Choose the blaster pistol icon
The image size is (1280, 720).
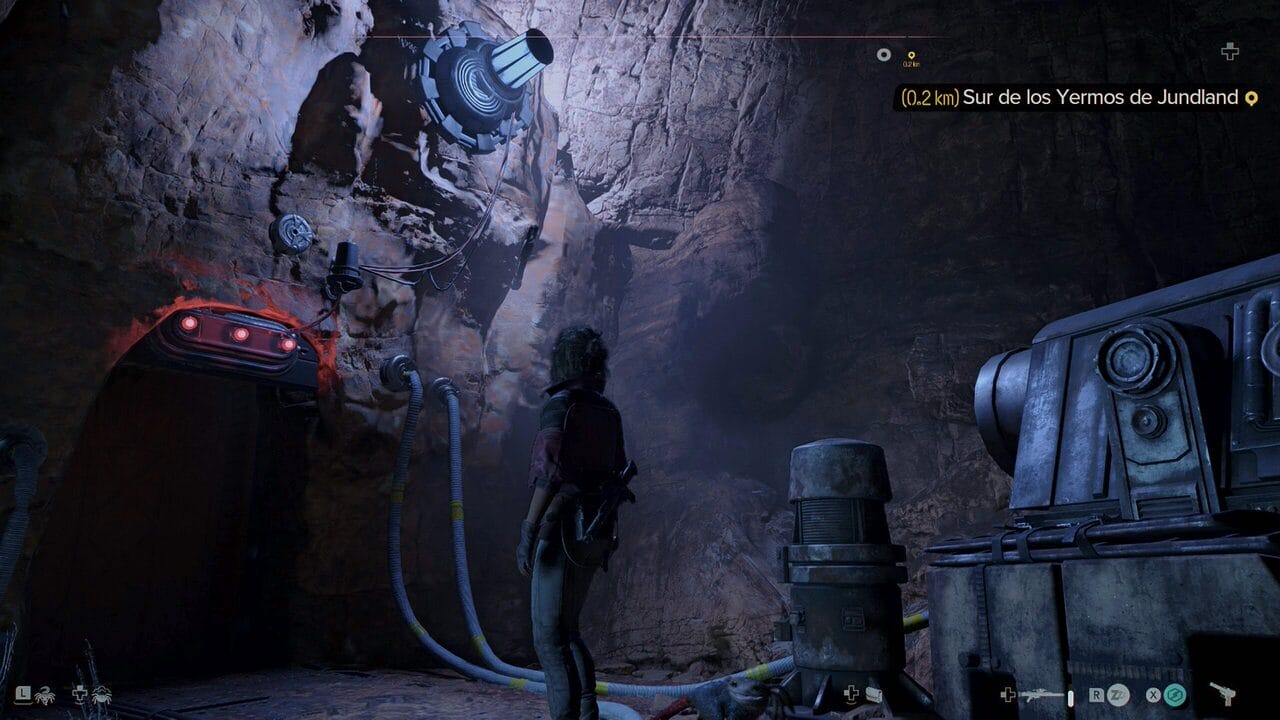coord(1221,693)
